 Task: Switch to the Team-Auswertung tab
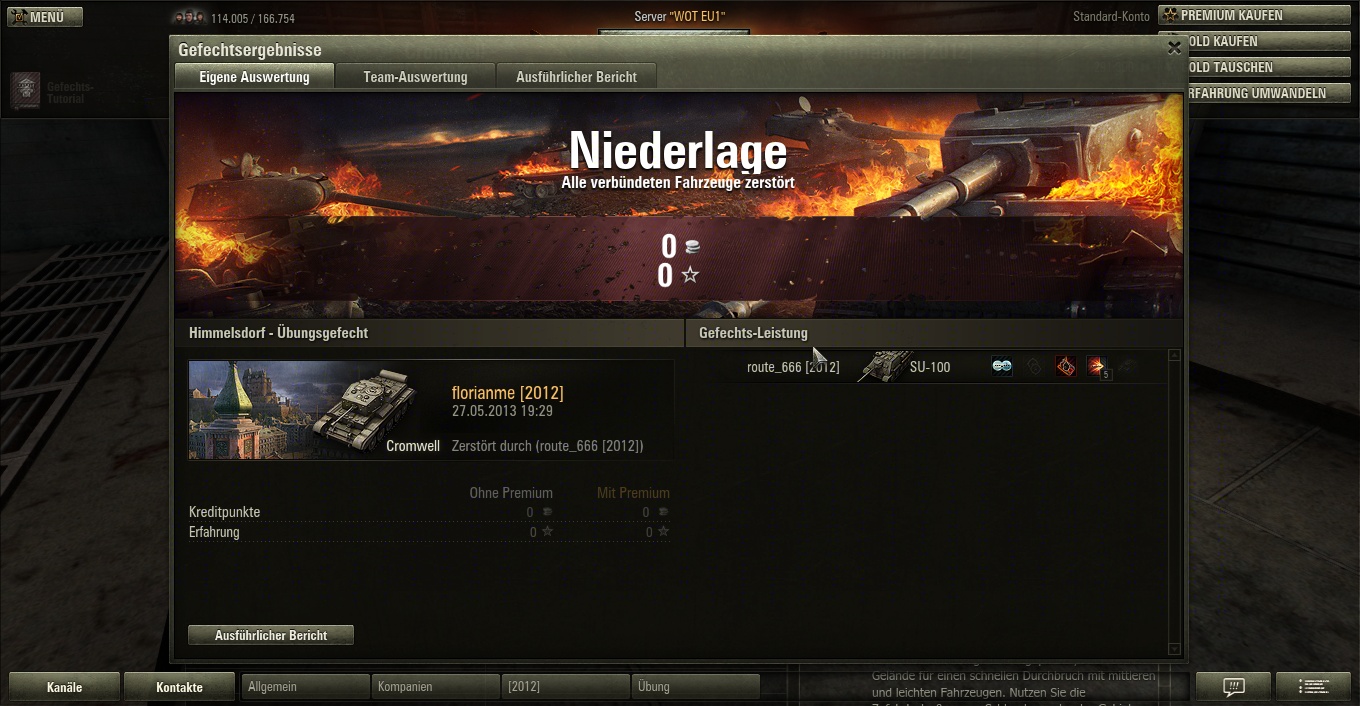click(x=415, y=77)
